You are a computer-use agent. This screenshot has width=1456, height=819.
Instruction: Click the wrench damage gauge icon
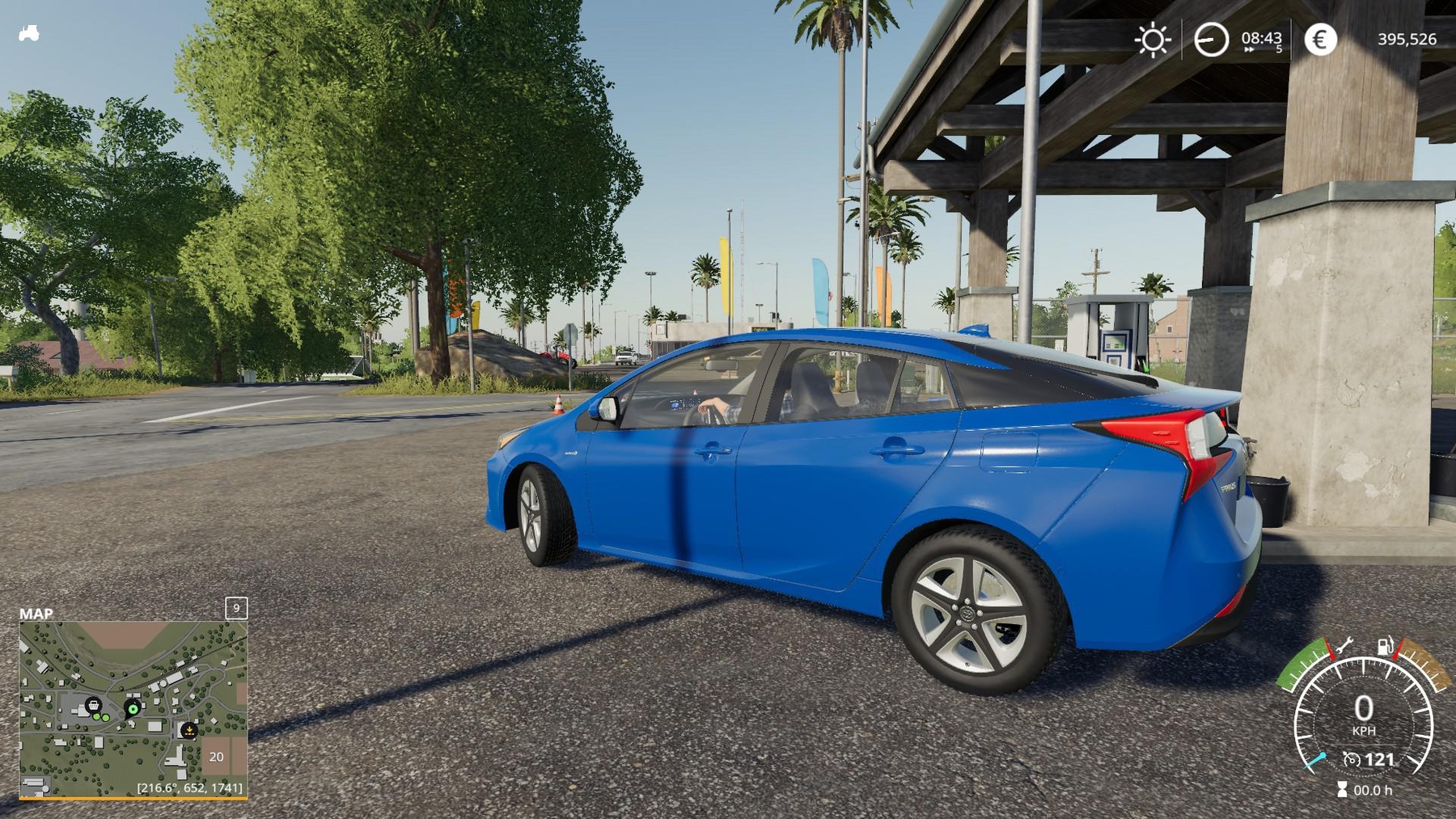pyautogui.click(x=1344, y=646)
